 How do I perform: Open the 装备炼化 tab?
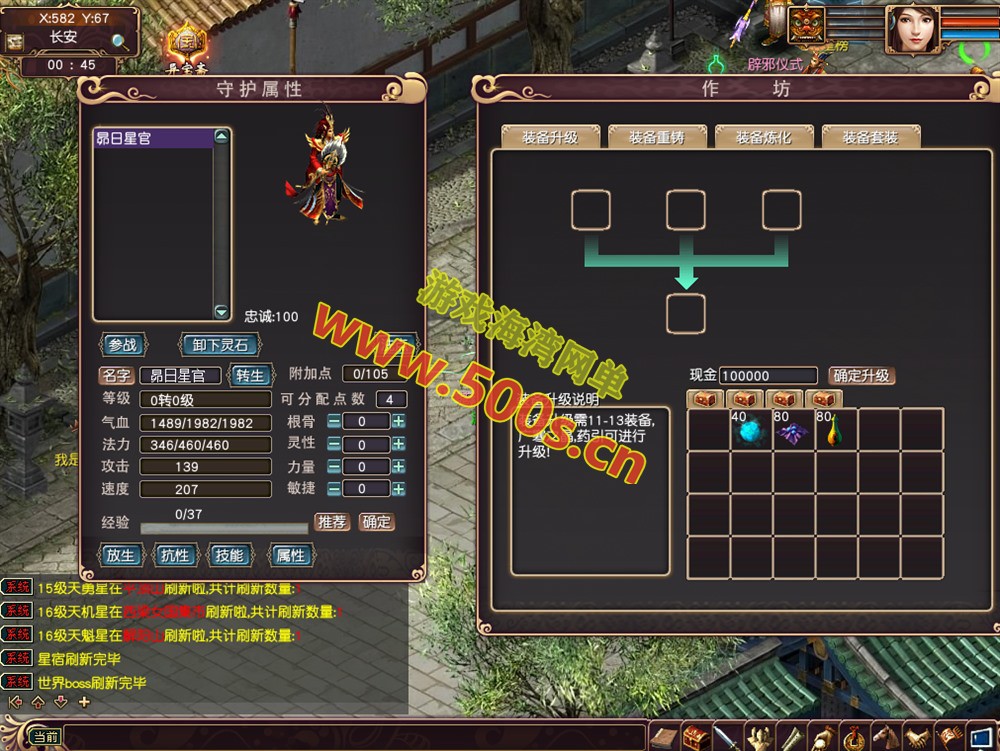[763, 137]
